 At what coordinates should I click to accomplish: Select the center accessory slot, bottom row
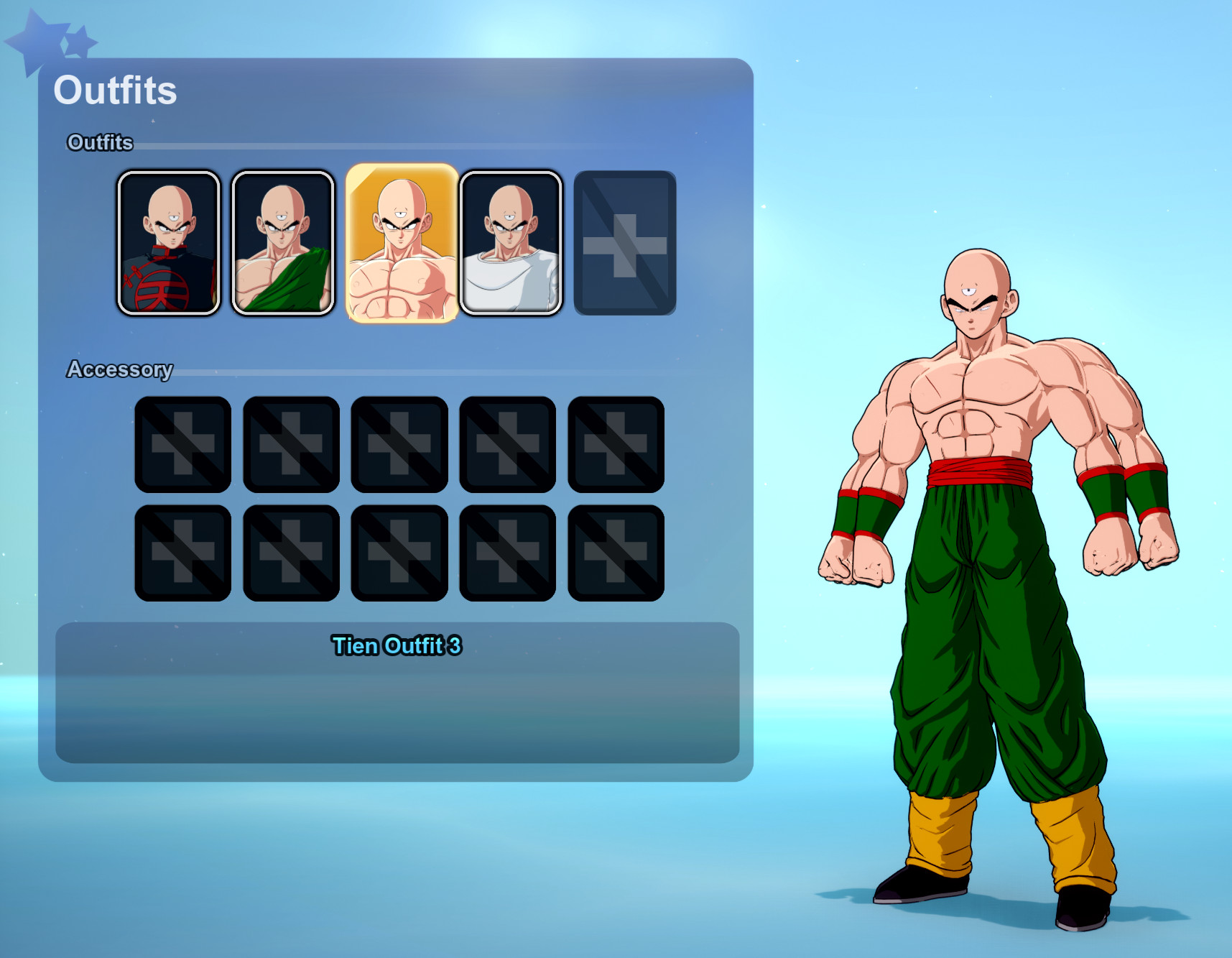(x=399, y=552)
